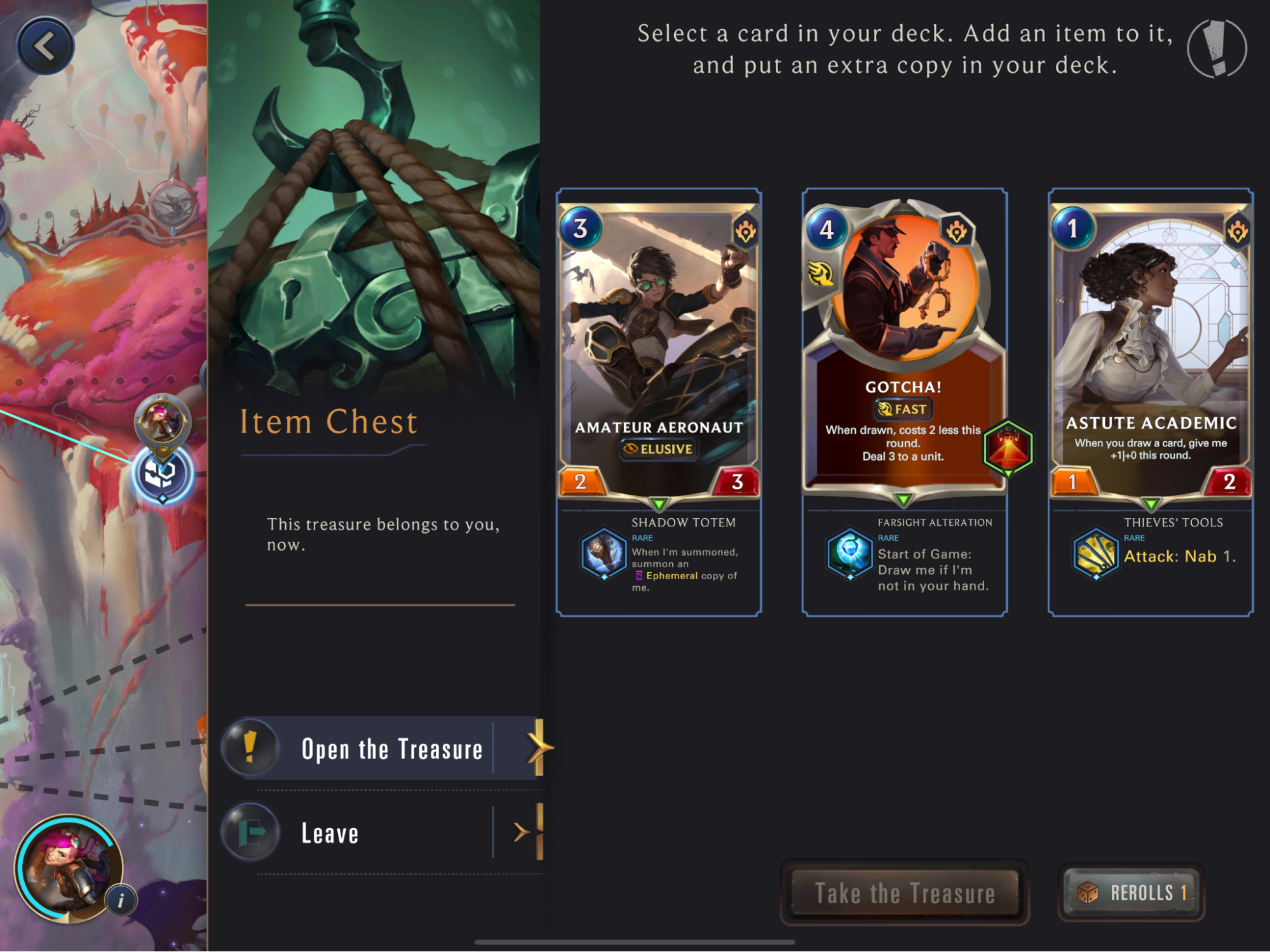Inspect the Shadow Totem item icon
This screenshot has width=1270, height=952.
(x=603, y=554)
